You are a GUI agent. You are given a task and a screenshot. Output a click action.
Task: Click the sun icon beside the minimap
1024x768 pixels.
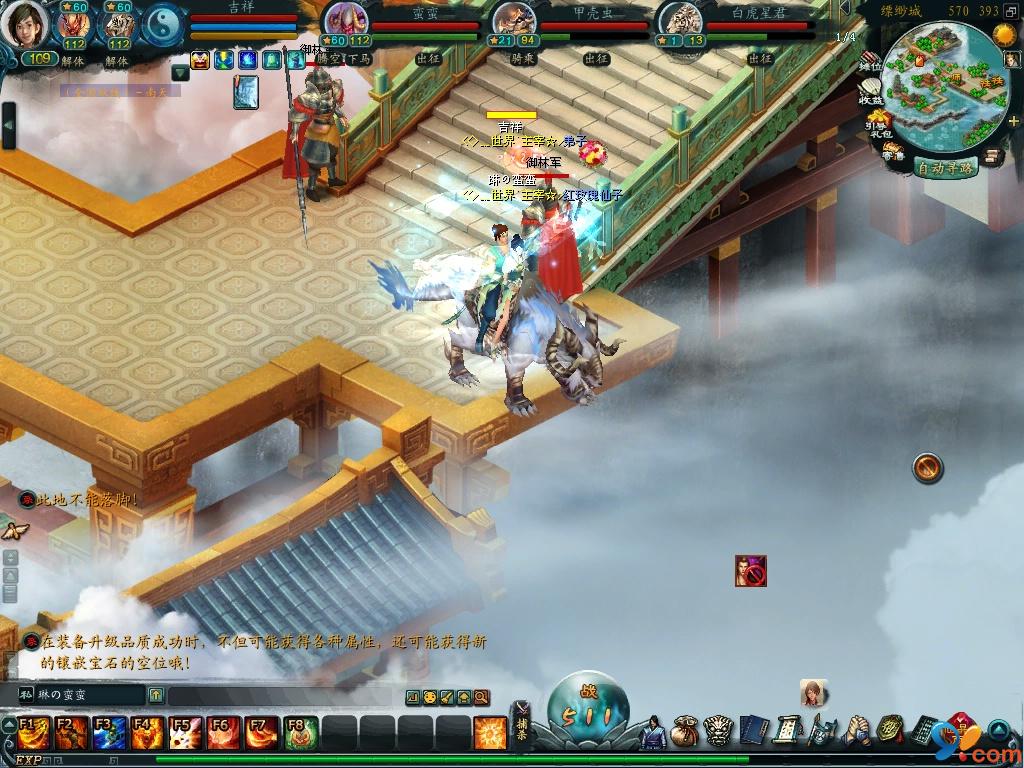pos(1003,35)
